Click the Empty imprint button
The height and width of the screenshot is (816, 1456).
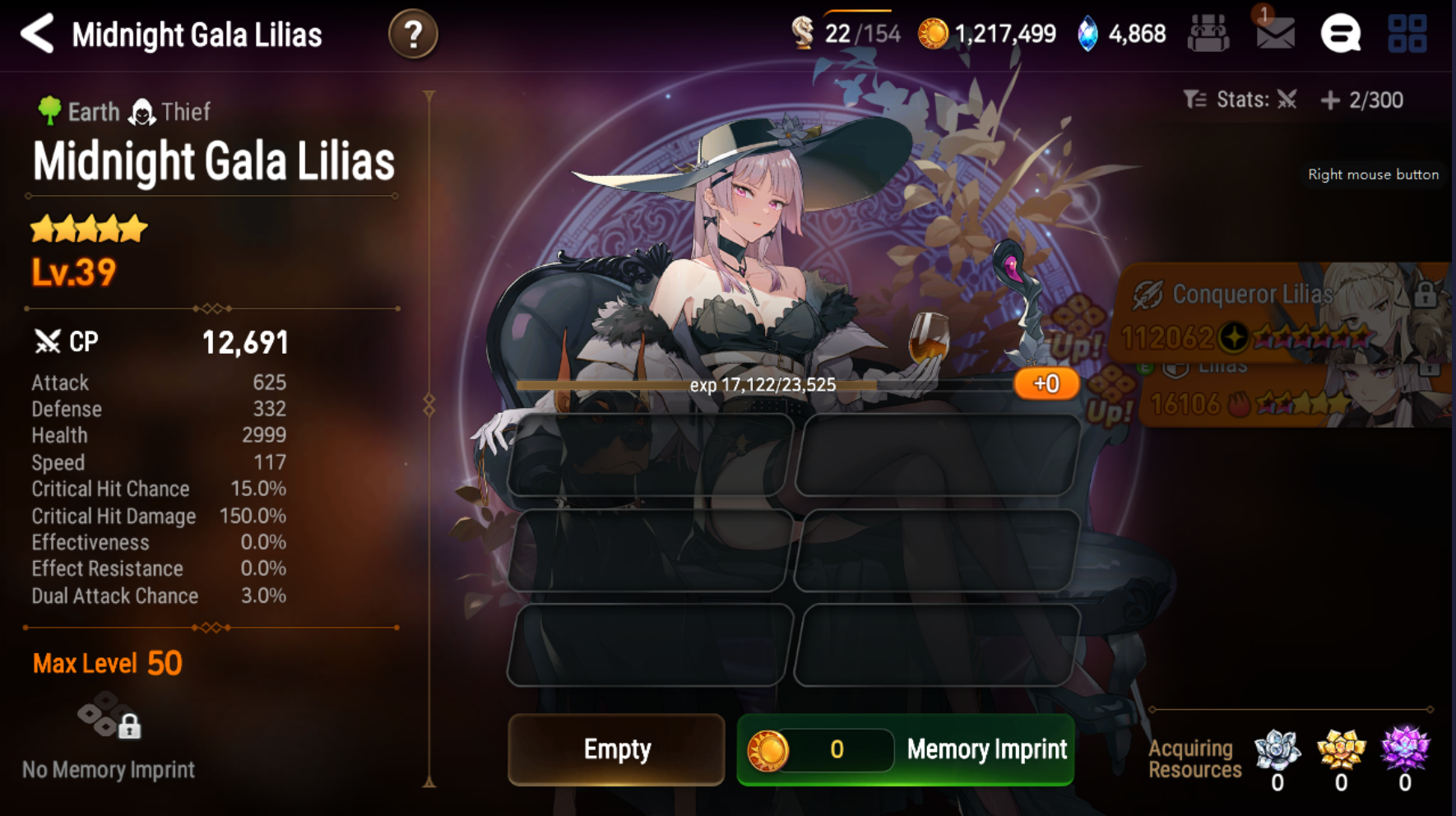point(616,749)
